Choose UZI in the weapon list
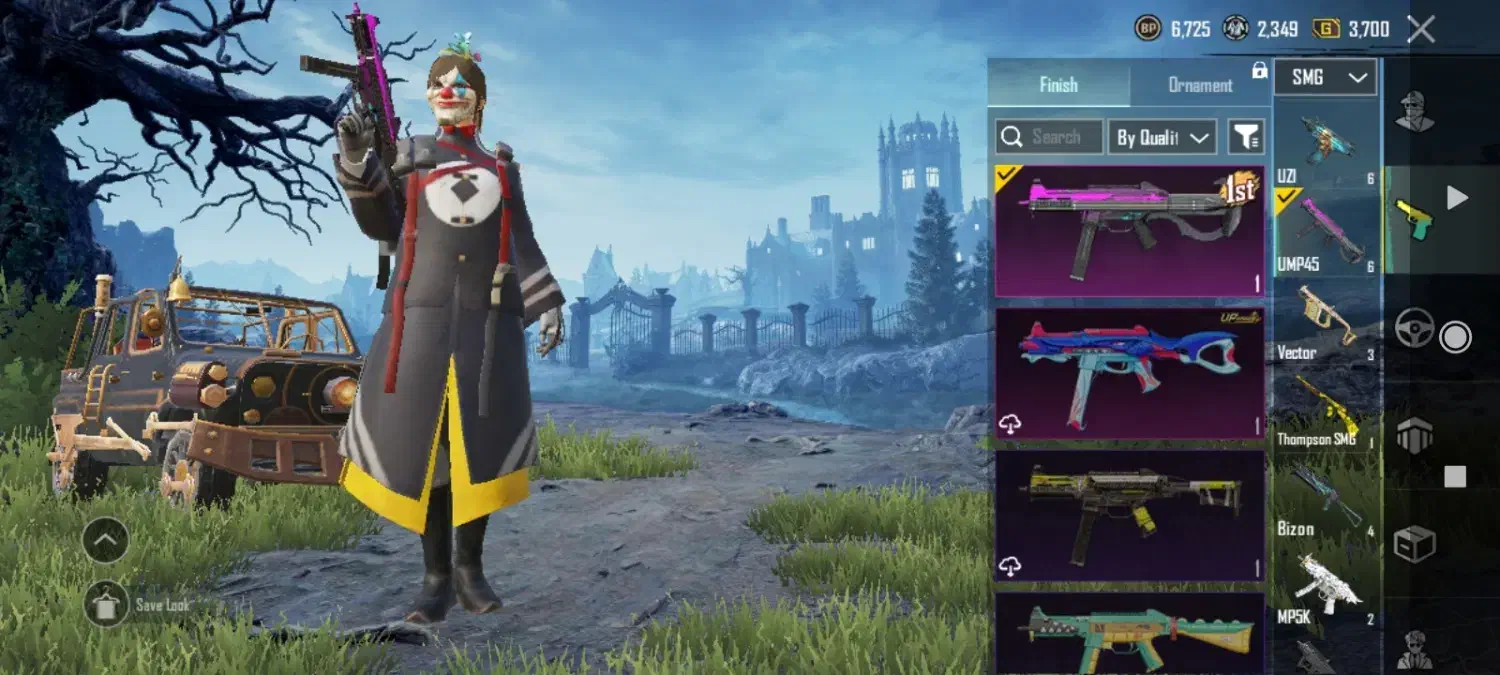 pyautogui.click(x=1326, y=145)
